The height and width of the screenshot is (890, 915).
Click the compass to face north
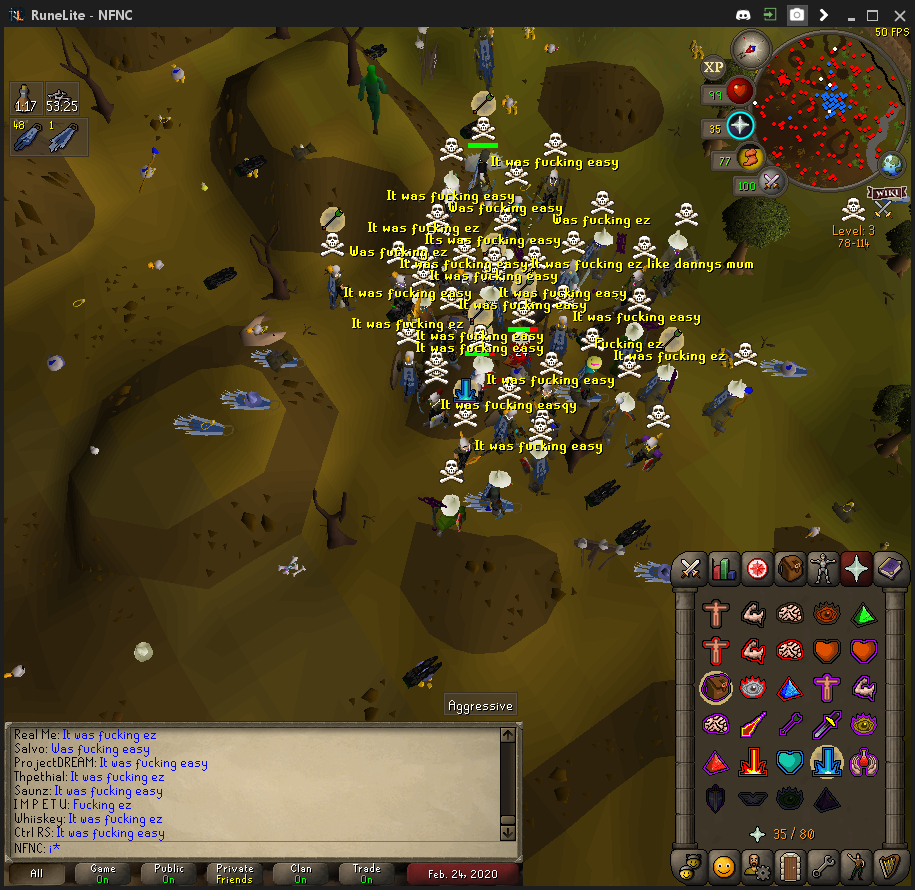750,48
